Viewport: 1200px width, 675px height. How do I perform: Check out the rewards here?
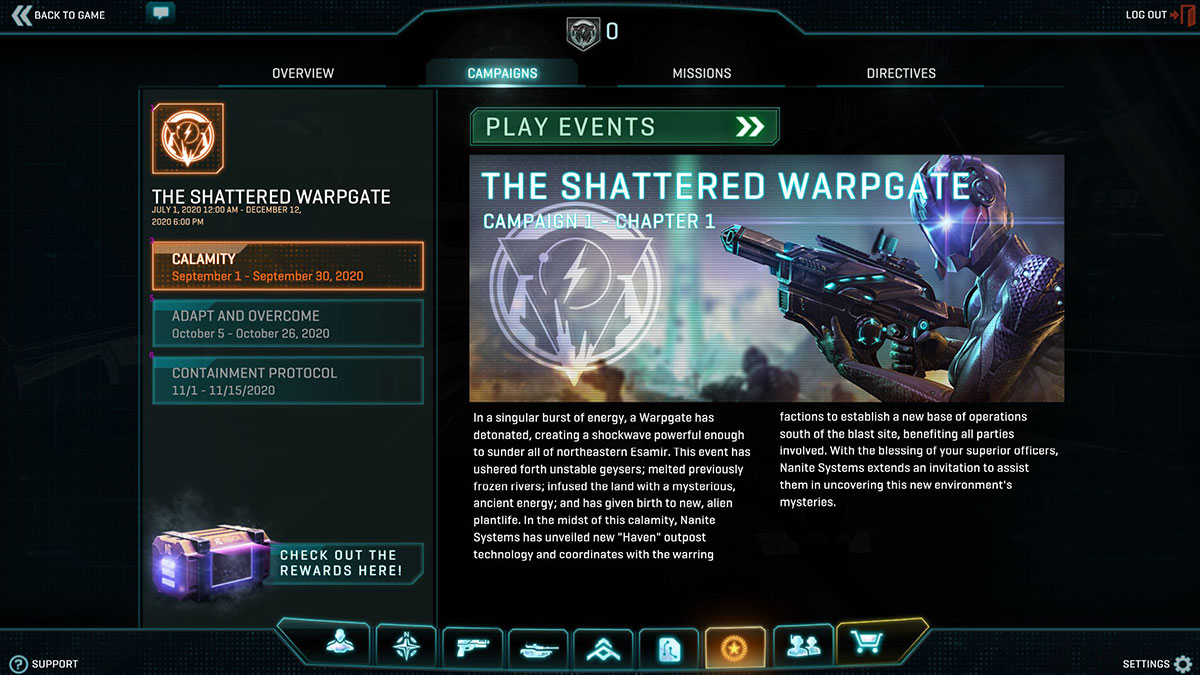(x=340, y=563)
